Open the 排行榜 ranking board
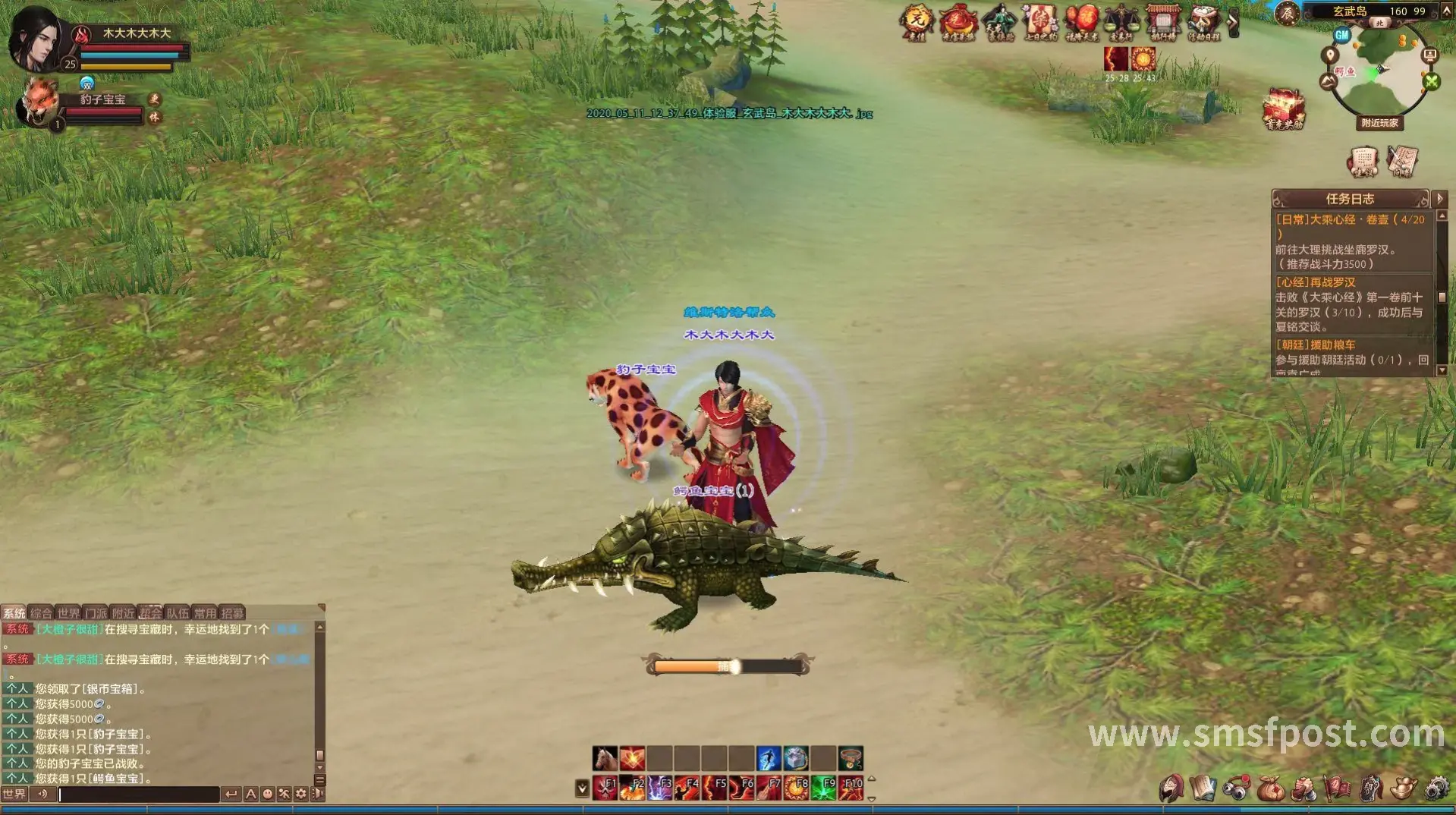This screenshot has width=1456, height=815. coord(1162,21)
